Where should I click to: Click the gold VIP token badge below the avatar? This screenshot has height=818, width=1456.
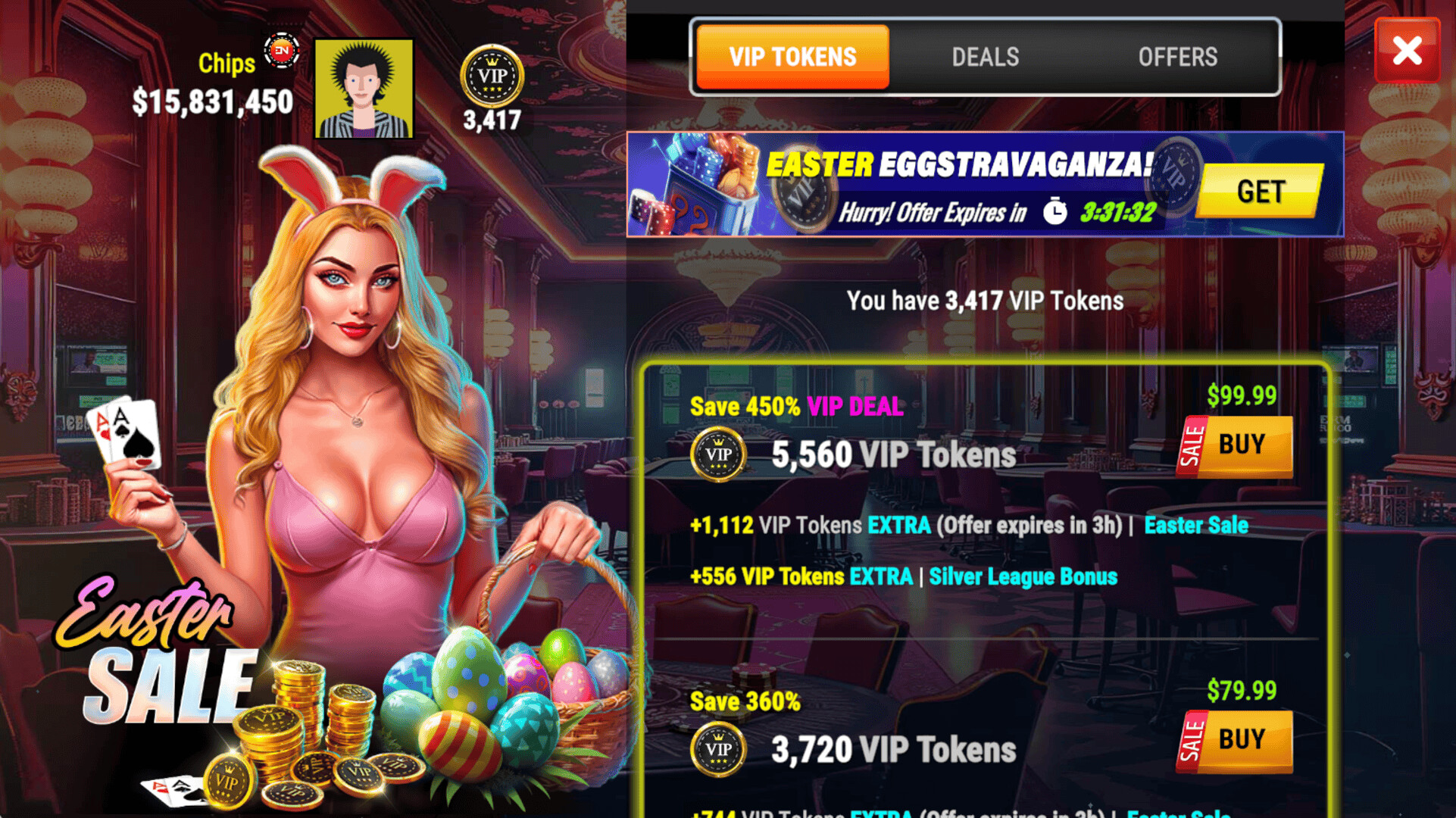(x=493, y=76)
